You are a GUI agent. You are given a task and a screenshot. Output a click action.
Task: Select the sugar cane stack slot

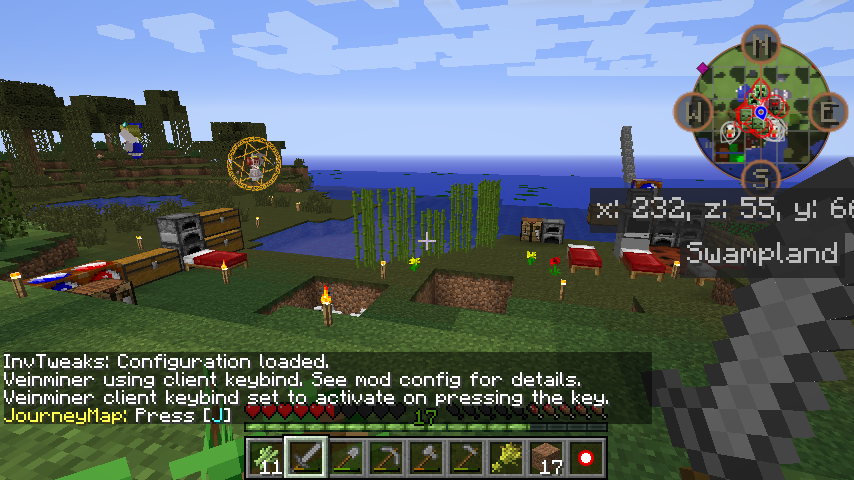click(266, 458)
